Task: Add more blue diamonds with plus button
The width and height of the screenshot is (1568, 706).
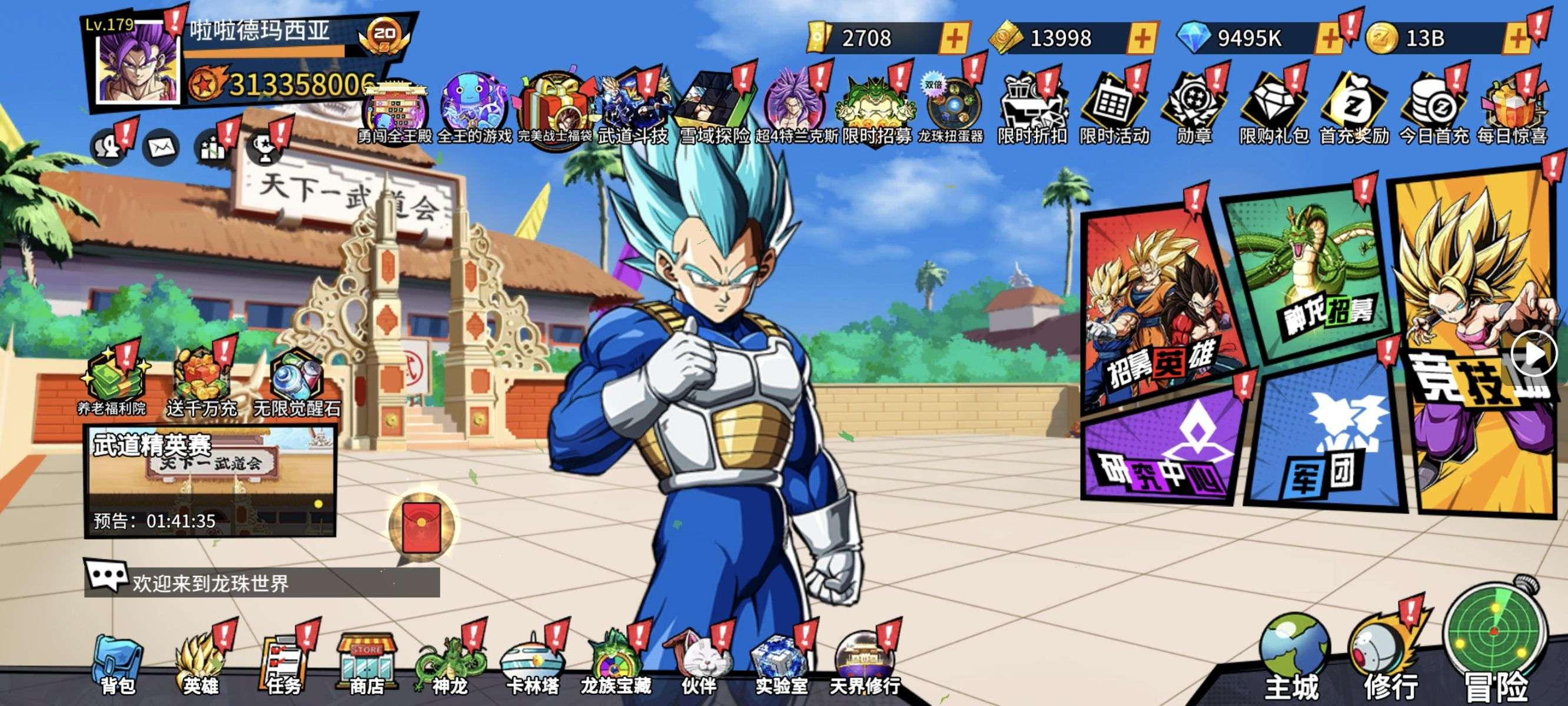Action: (x=1328, y=38)
